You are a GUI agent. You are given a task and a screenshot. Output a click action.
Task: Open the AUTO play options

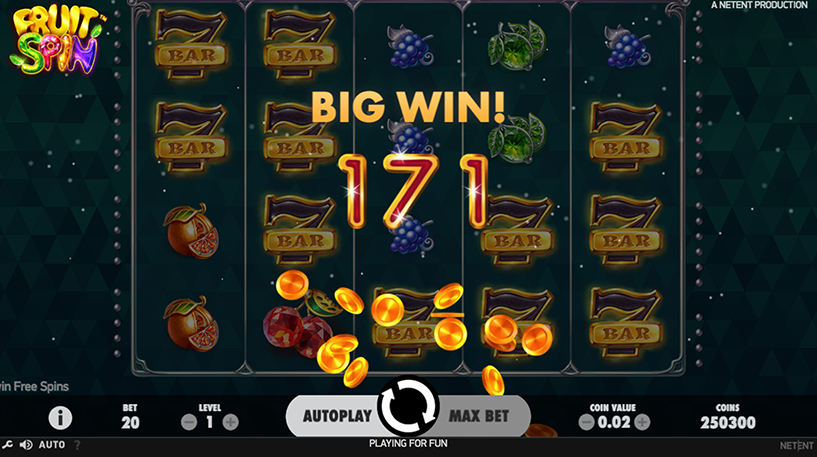tap(52, 444)
